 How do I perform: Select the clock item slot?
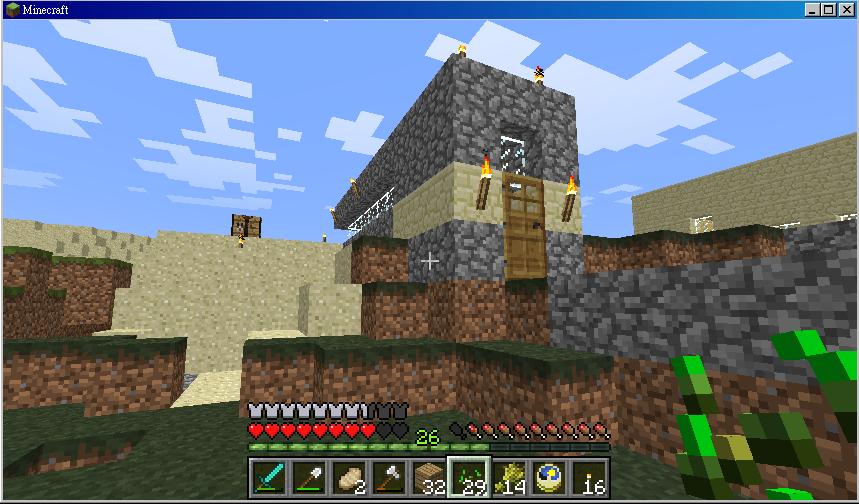click(549, 477)
